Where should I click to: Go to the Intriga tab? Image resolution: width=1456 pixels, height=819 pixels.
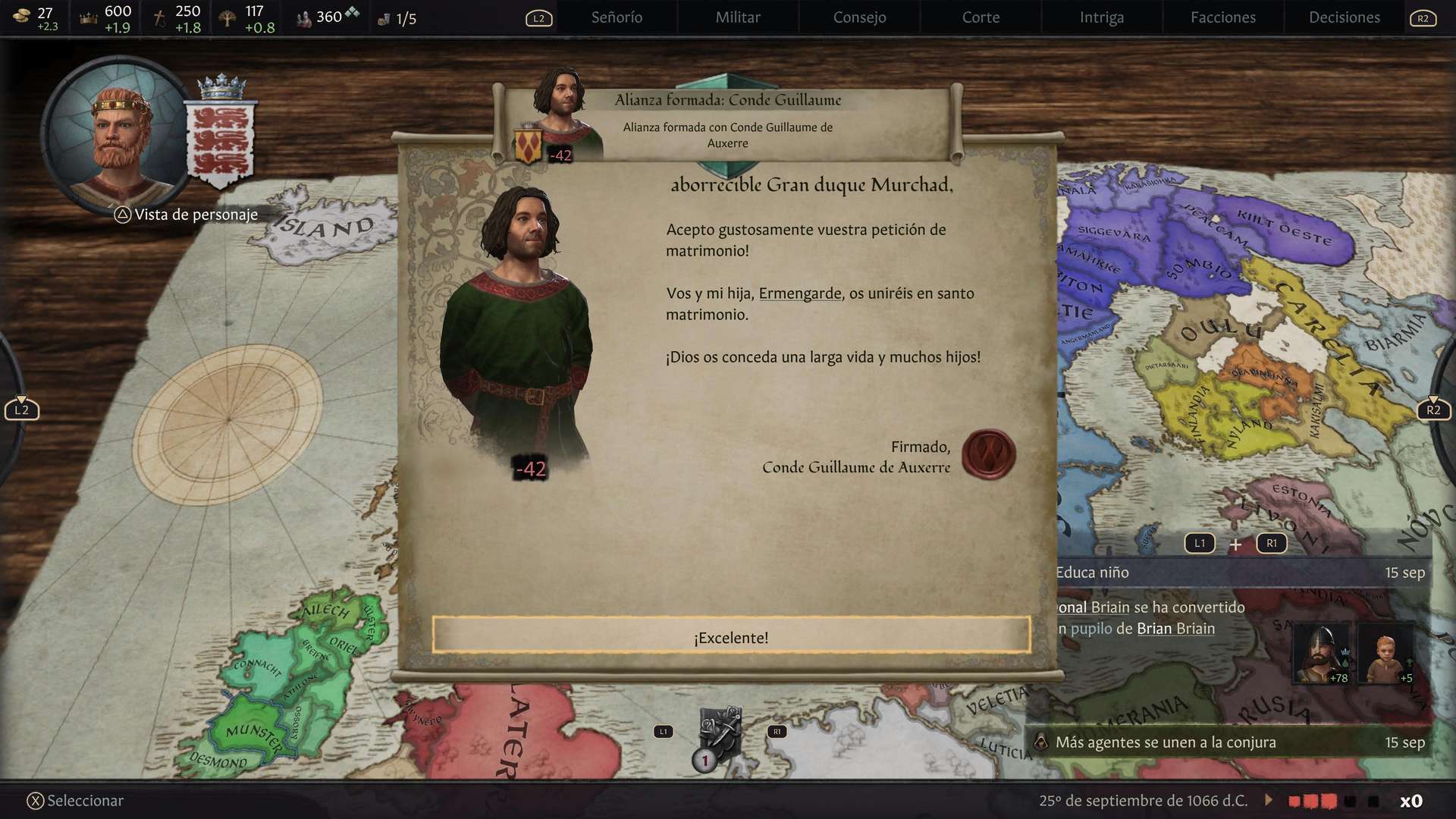[x=1101, y=17]
